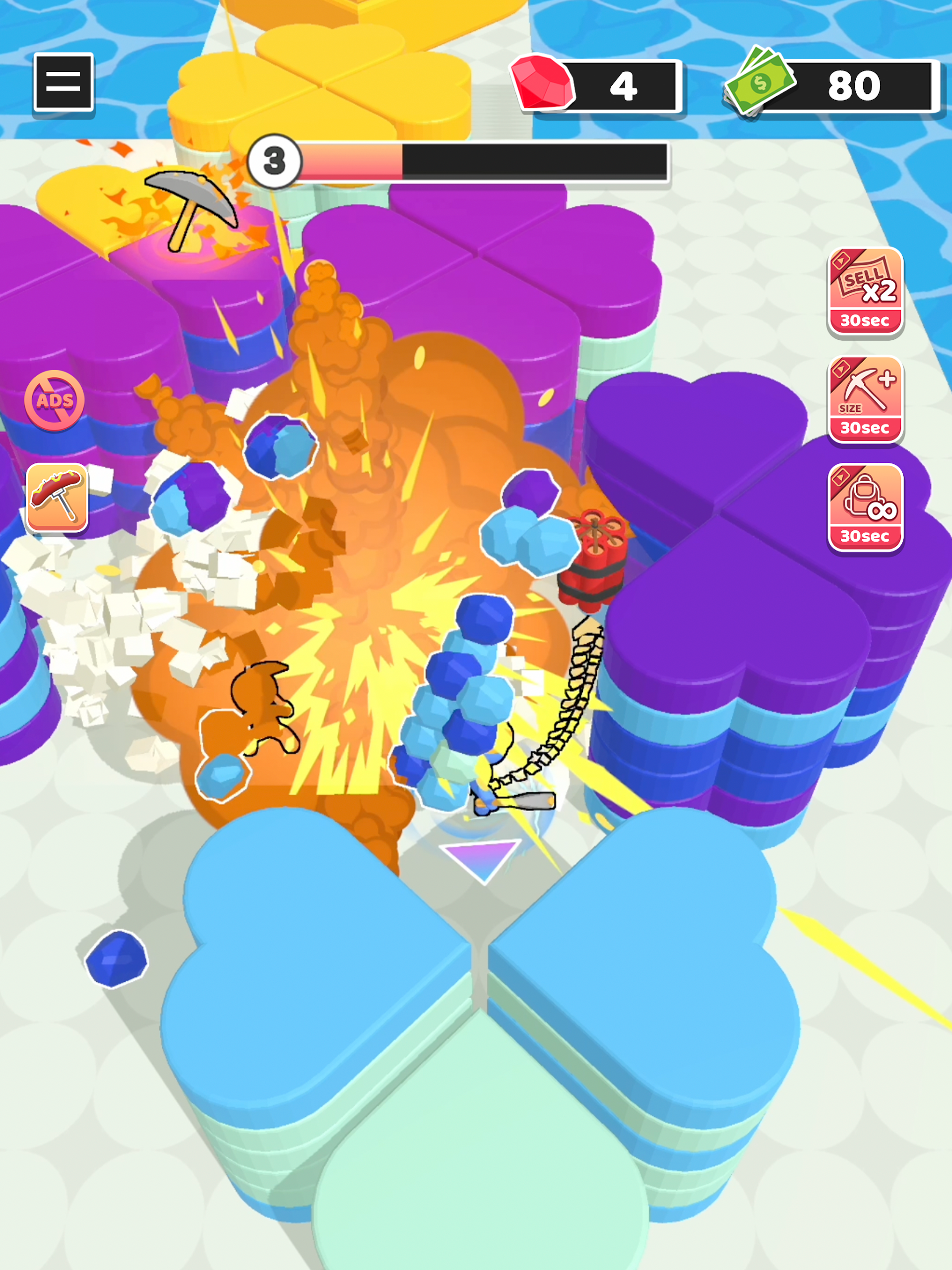Open the hamburger menu
Screen dimensions: 952x1270
pyautogui.click(x=63, y=81)
